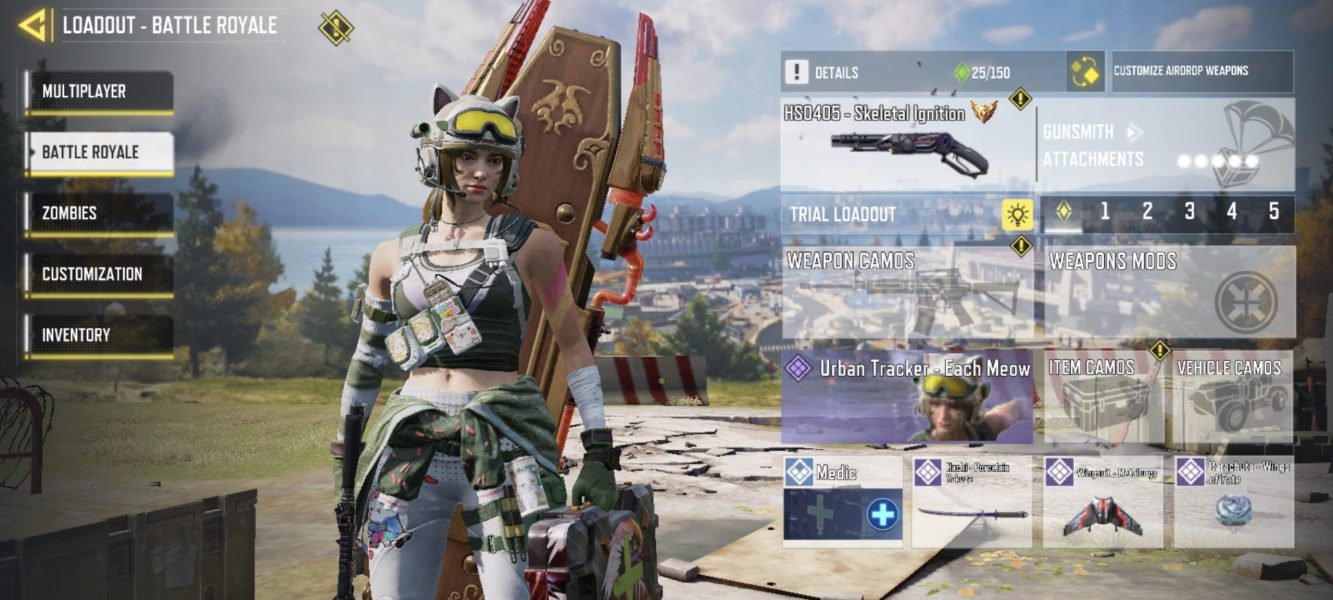The image size is (1333, 600).
Task: Click the yellow swap-arrows icon
Action: (x=1085, y=72)
